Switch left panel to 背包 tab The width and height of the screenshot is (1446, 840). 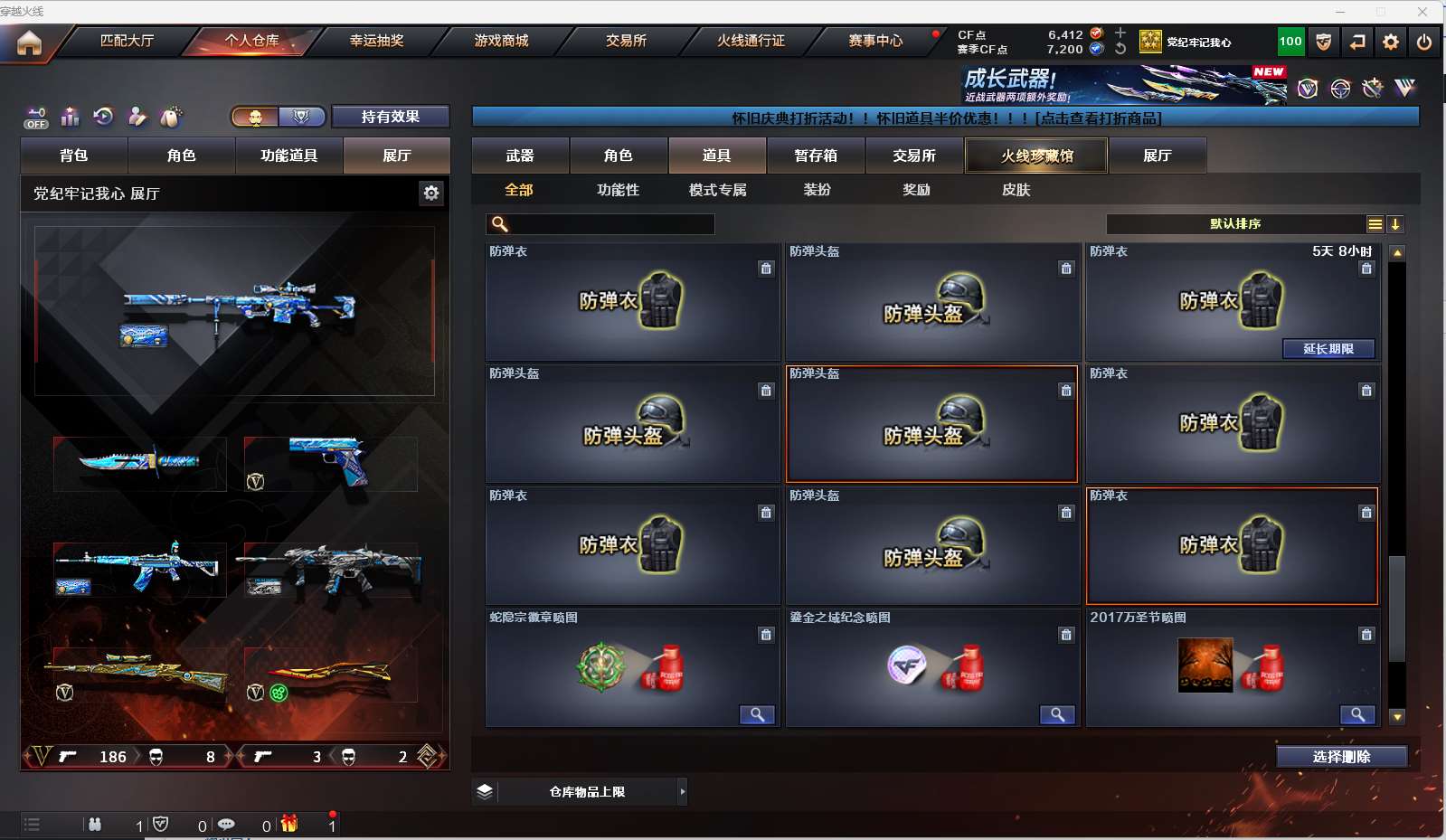[74, 156]
